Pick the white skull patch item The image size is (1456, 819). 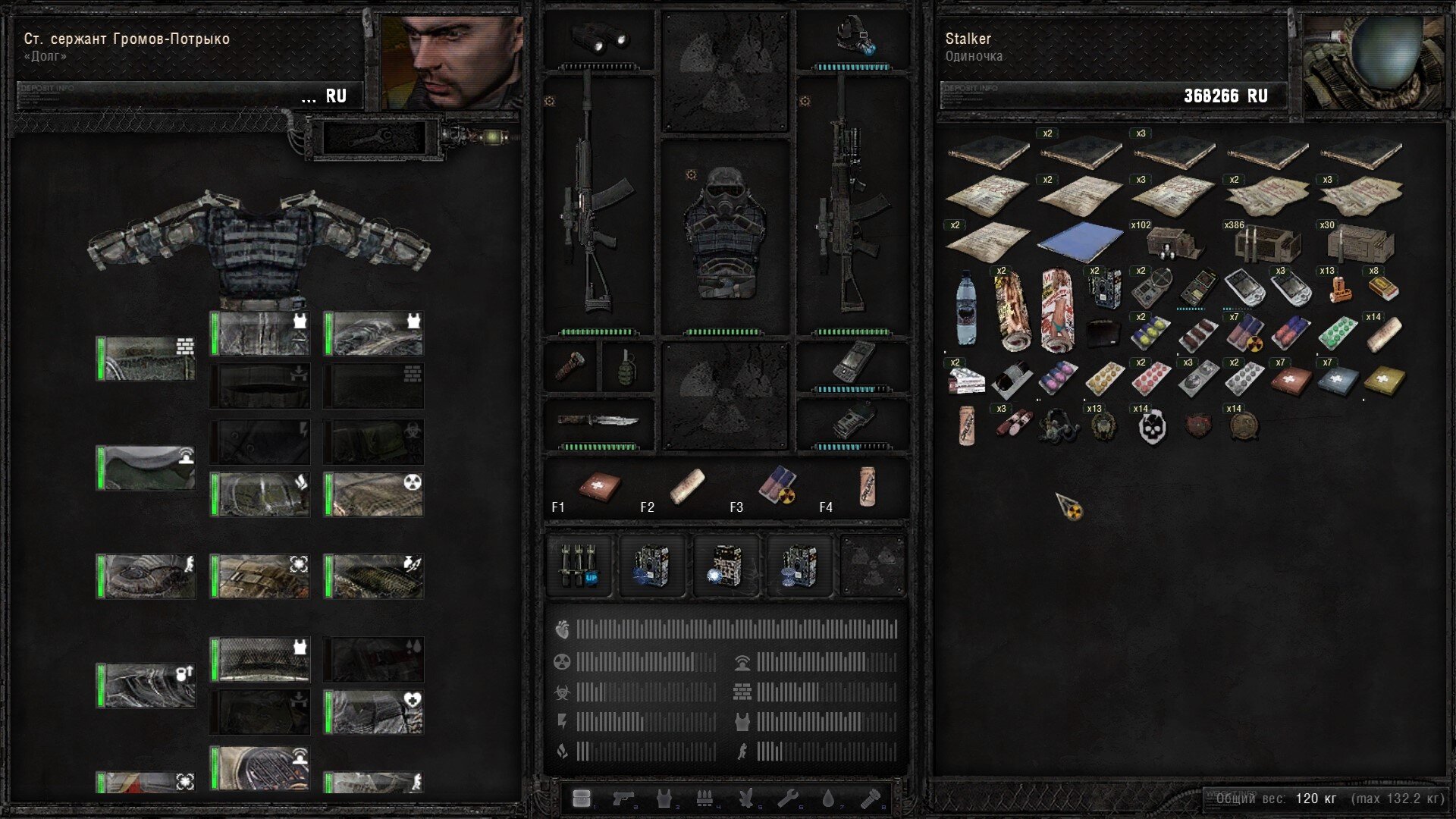tap(1152, 426)
